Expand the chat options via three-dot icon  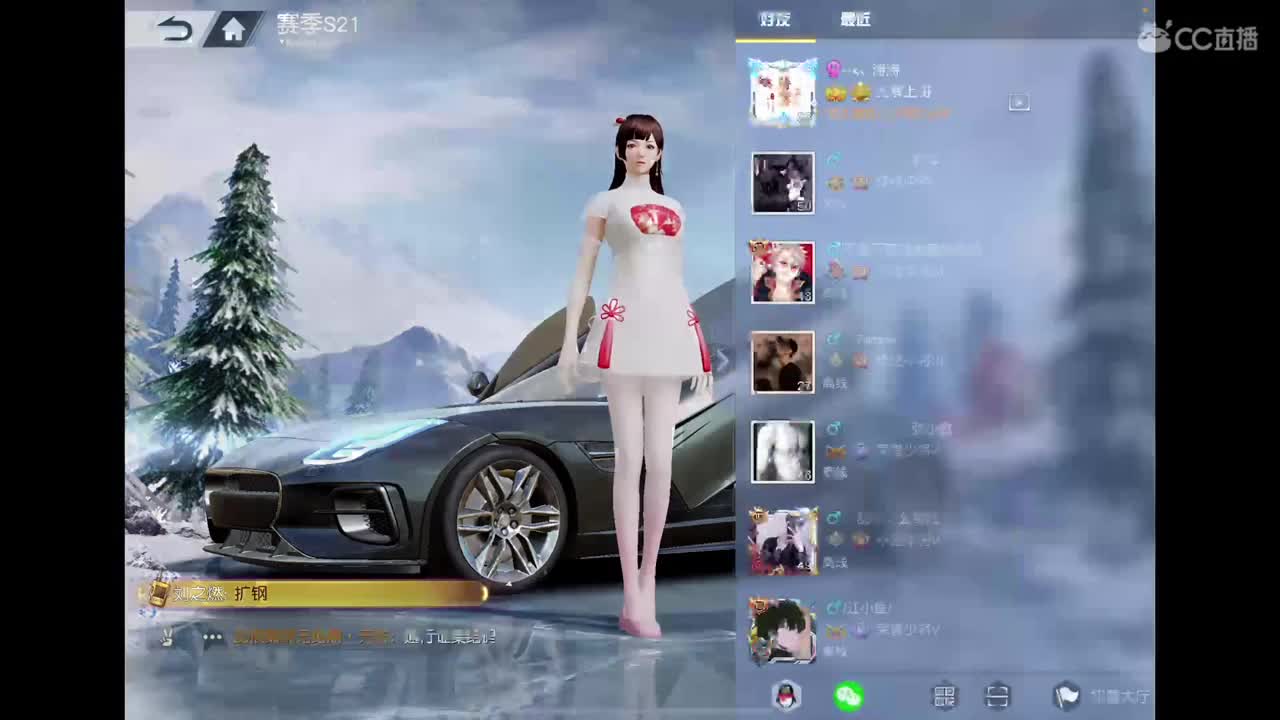[x=210, y=637]
